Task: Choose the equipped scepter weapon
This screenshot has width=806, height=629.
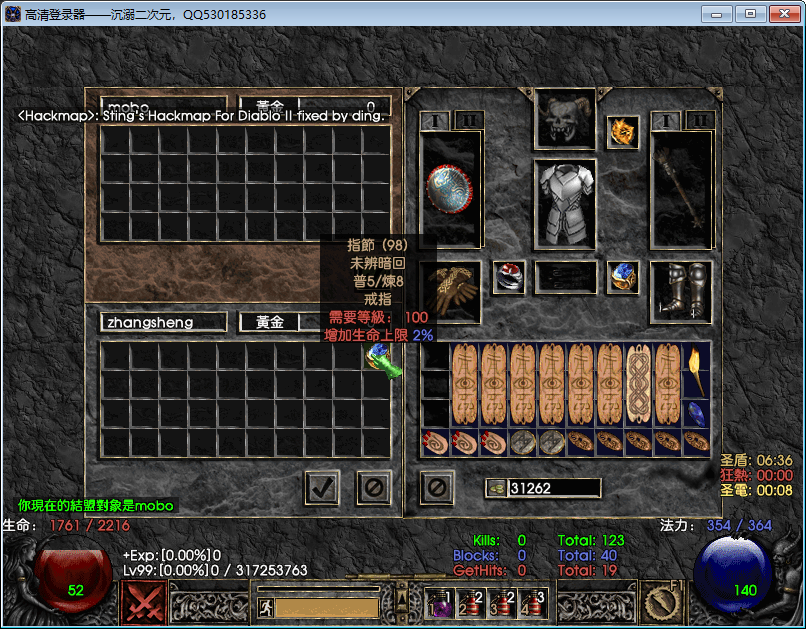Action: click(683, 190)
